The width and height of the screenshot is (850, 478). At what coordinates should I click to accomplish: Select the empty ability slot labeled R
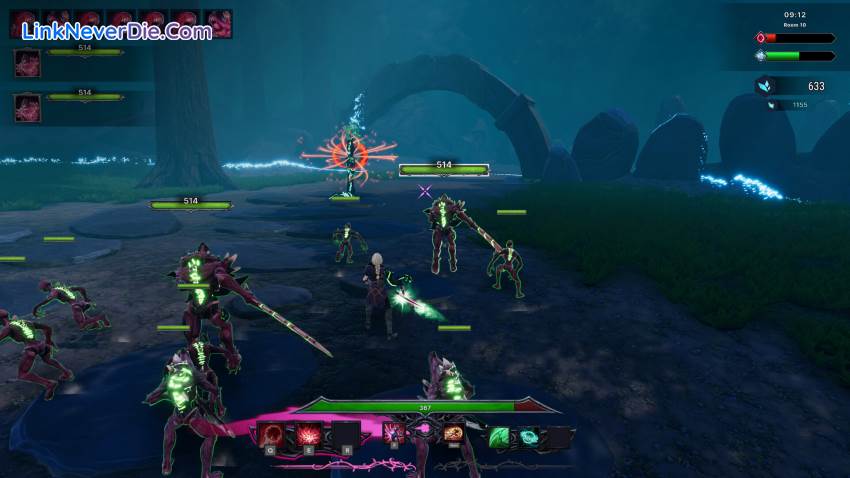point(345,434)
